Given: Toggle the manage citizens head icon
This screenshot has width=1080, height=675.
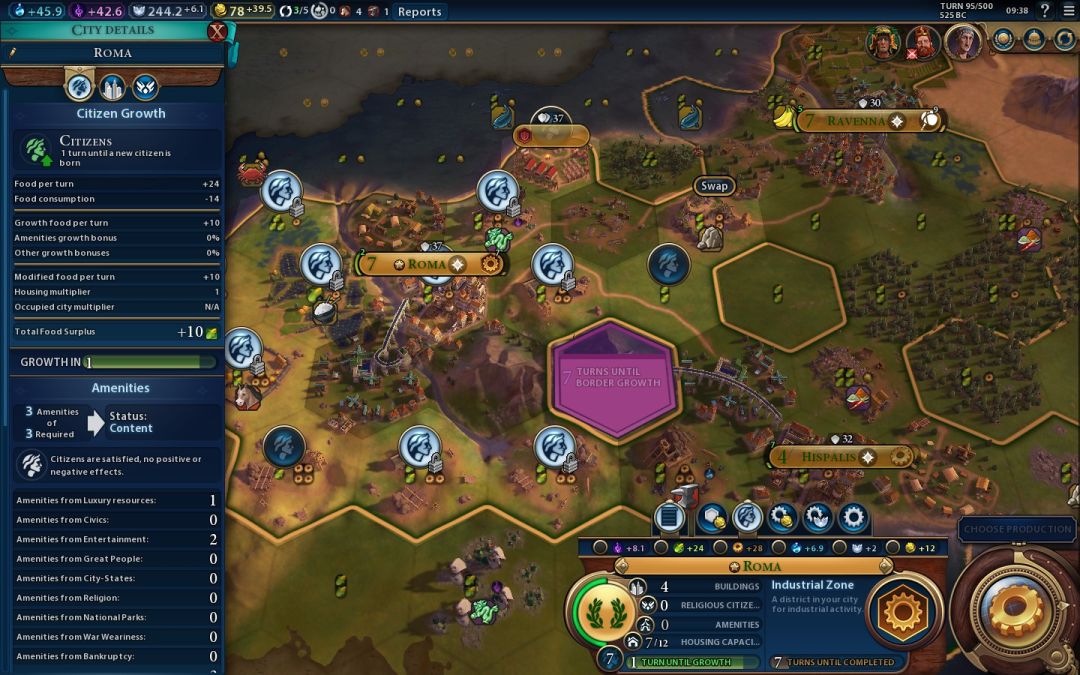Looking at the screenshot, I should (747, 517).
